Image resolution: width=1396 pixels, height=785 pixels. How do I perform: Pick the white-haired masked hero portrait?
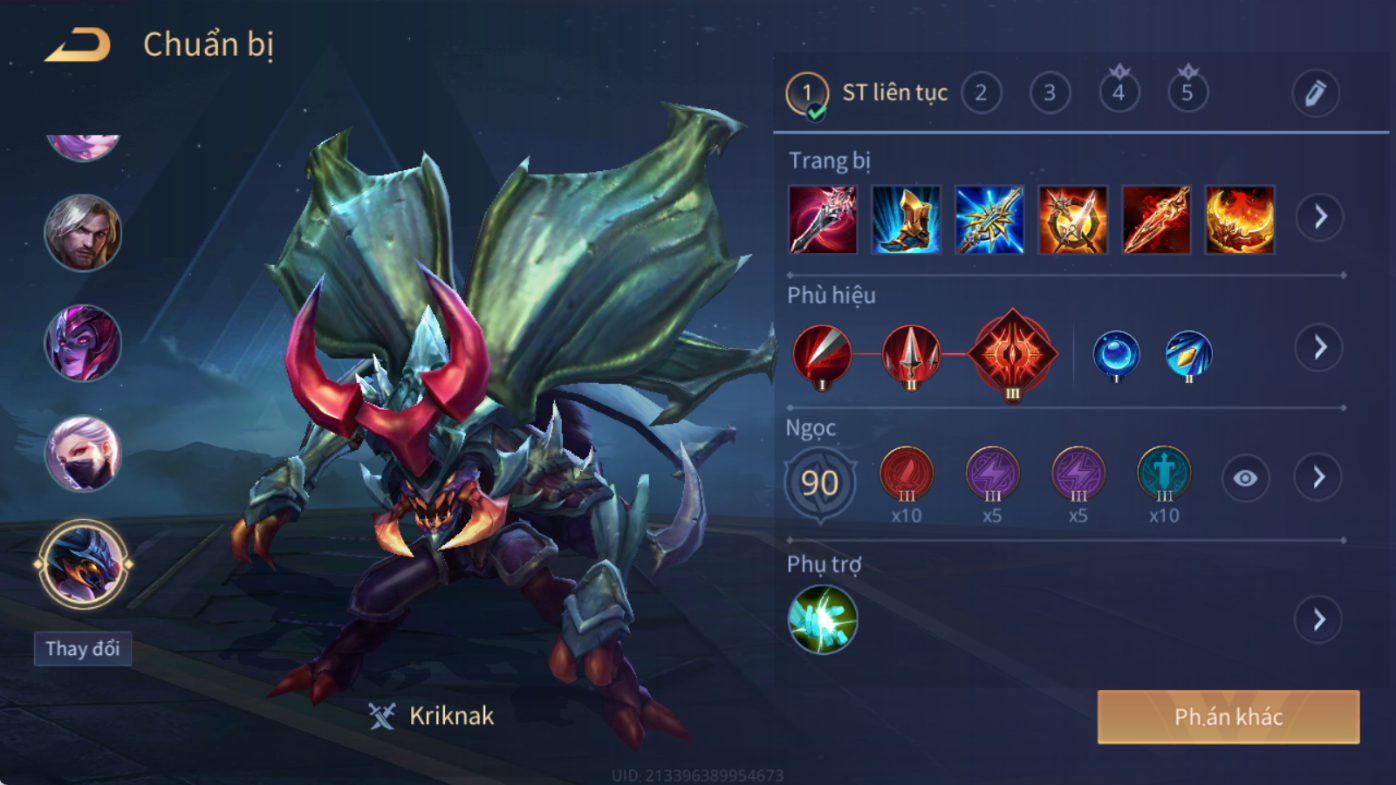click(83, 453)
